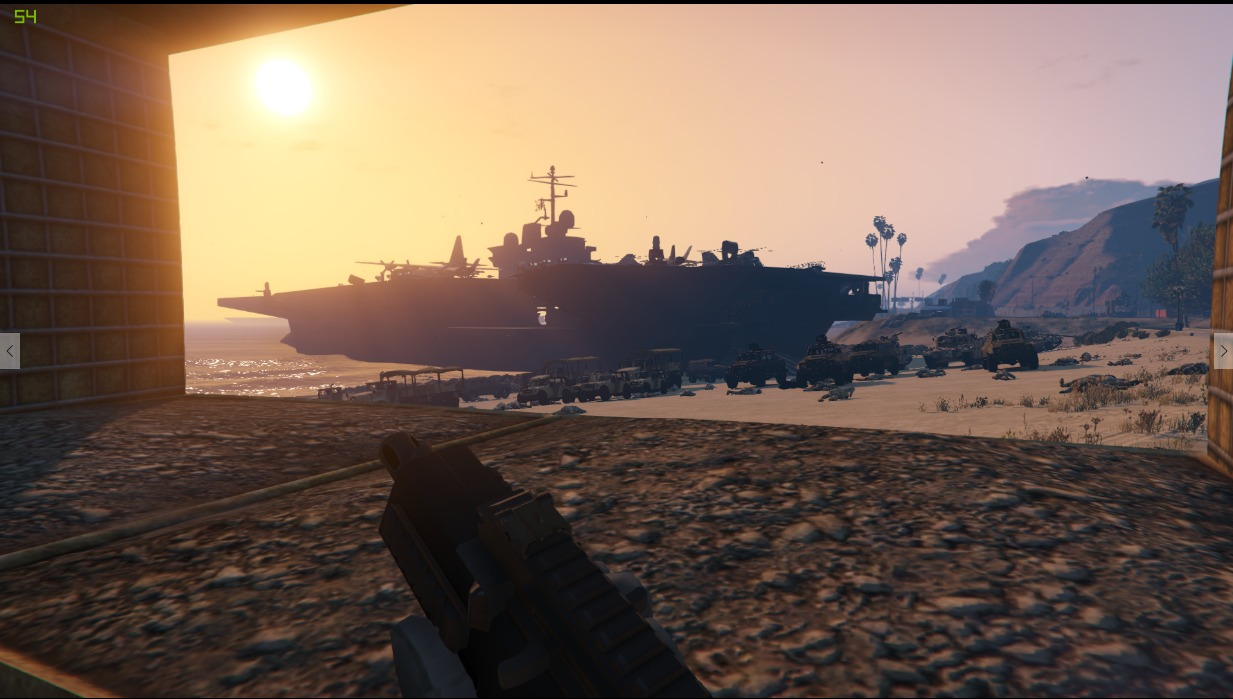This screenshot has width=1233, height=699.
Task: Go to the previous image with left arrow
Action: [10, 351]
